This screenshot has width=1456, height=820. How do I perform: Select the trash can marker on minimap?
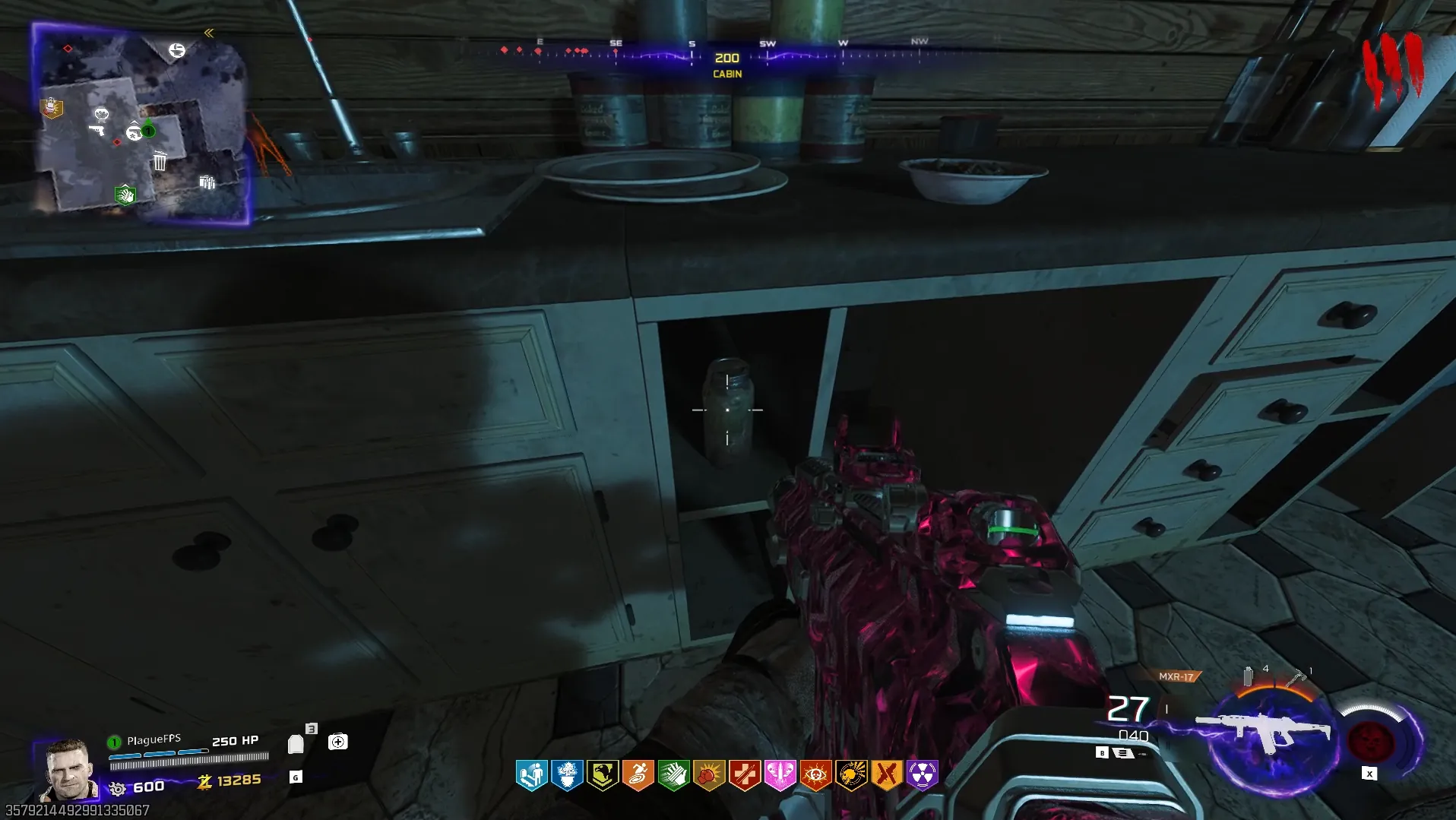(160, 162)
